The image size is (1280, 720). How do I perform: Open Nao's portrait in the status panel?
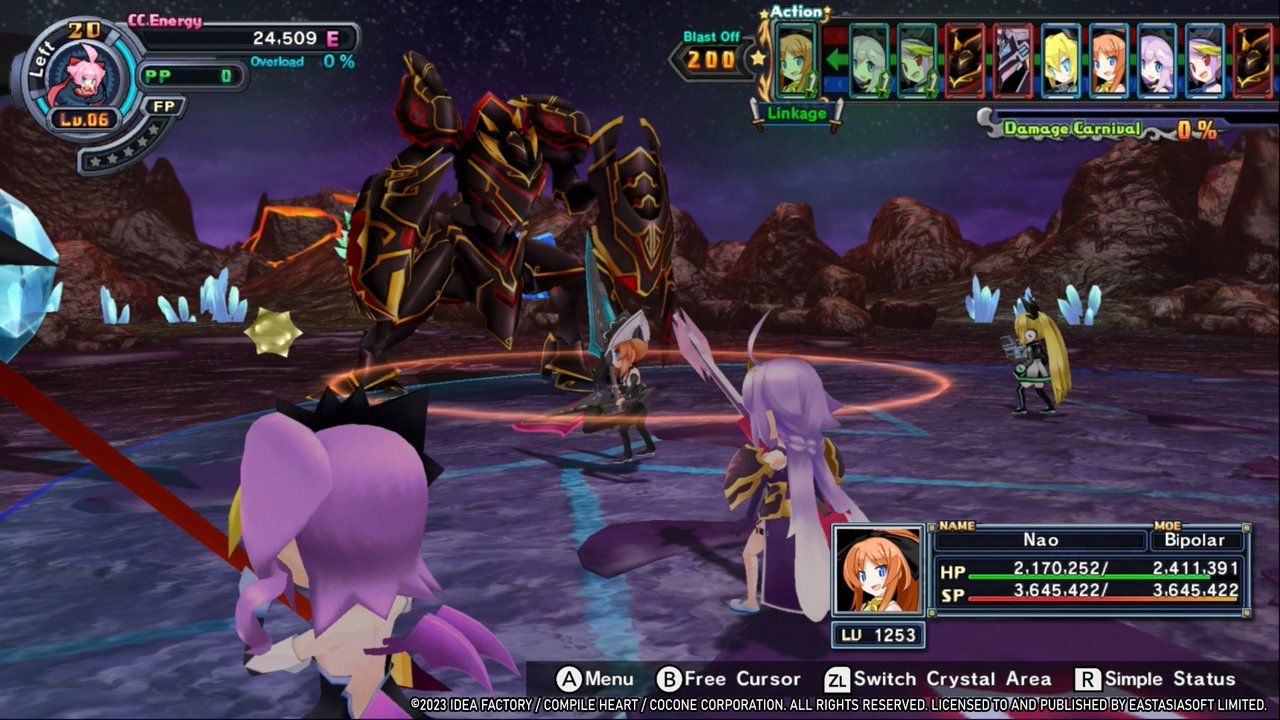(878, 571)
